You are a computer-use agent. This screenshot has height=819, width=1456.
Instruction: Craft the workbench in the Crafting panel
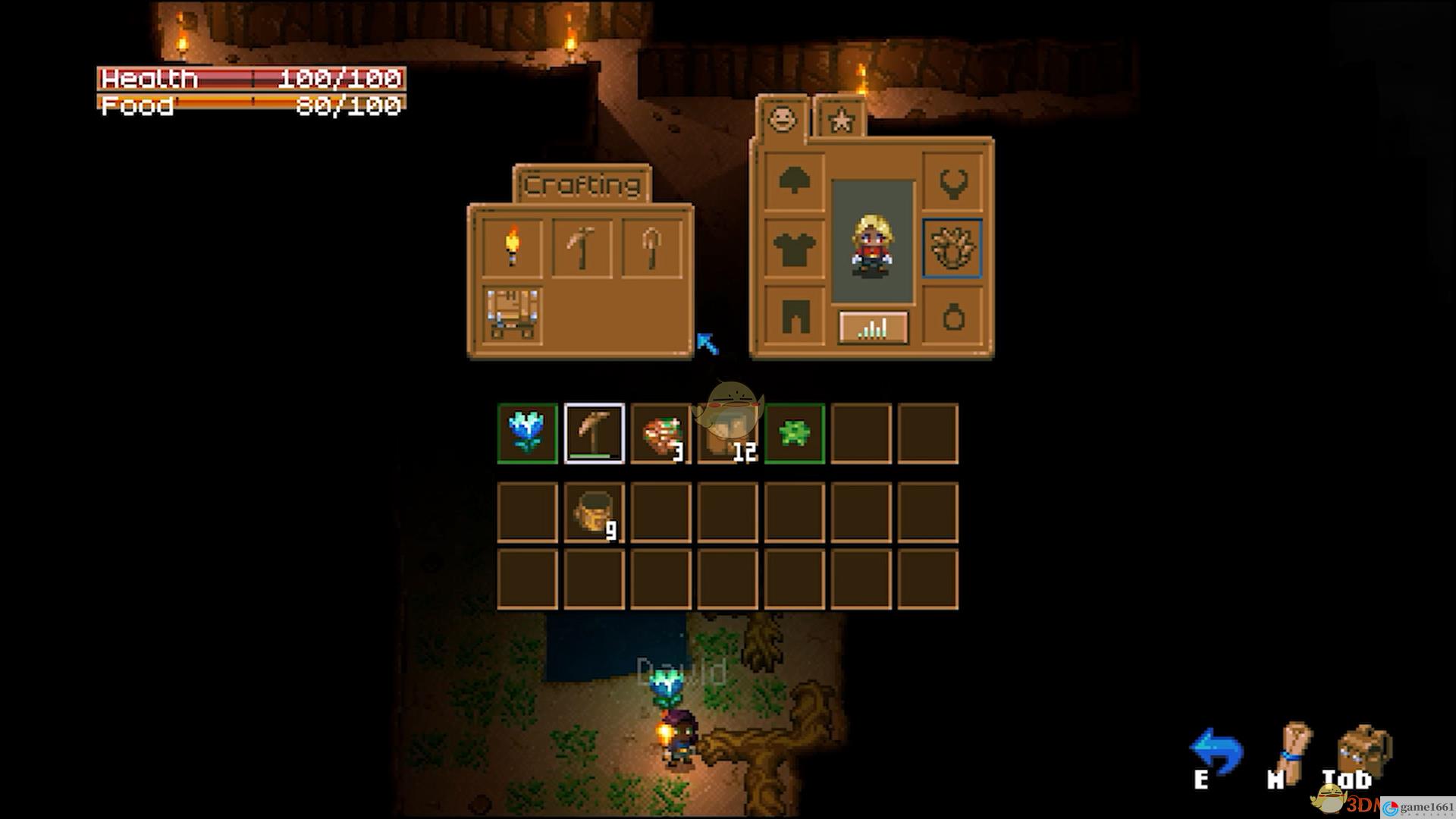click(513, 315)
